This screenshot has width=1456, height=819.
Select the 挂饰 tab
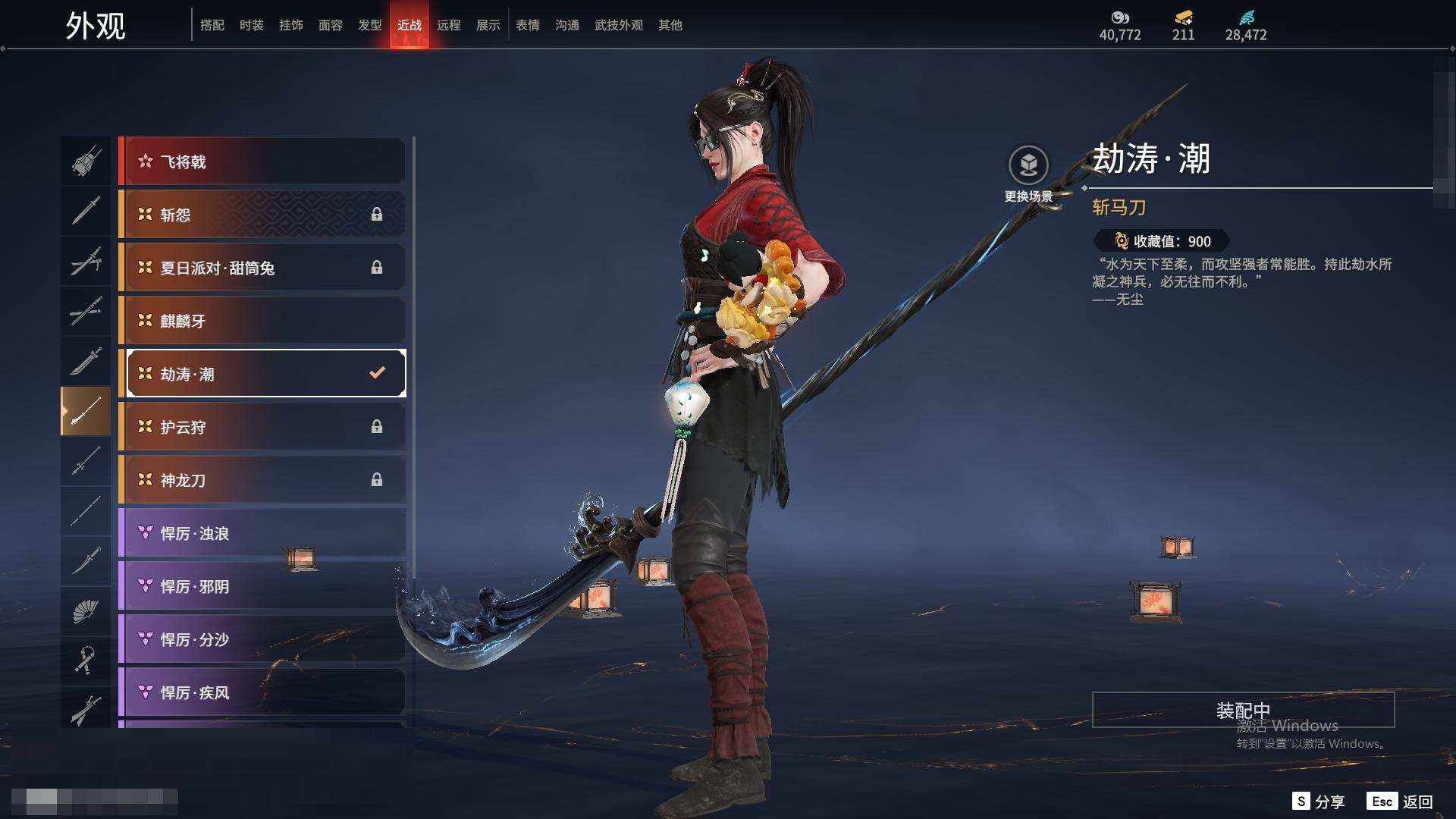[290, 25]
